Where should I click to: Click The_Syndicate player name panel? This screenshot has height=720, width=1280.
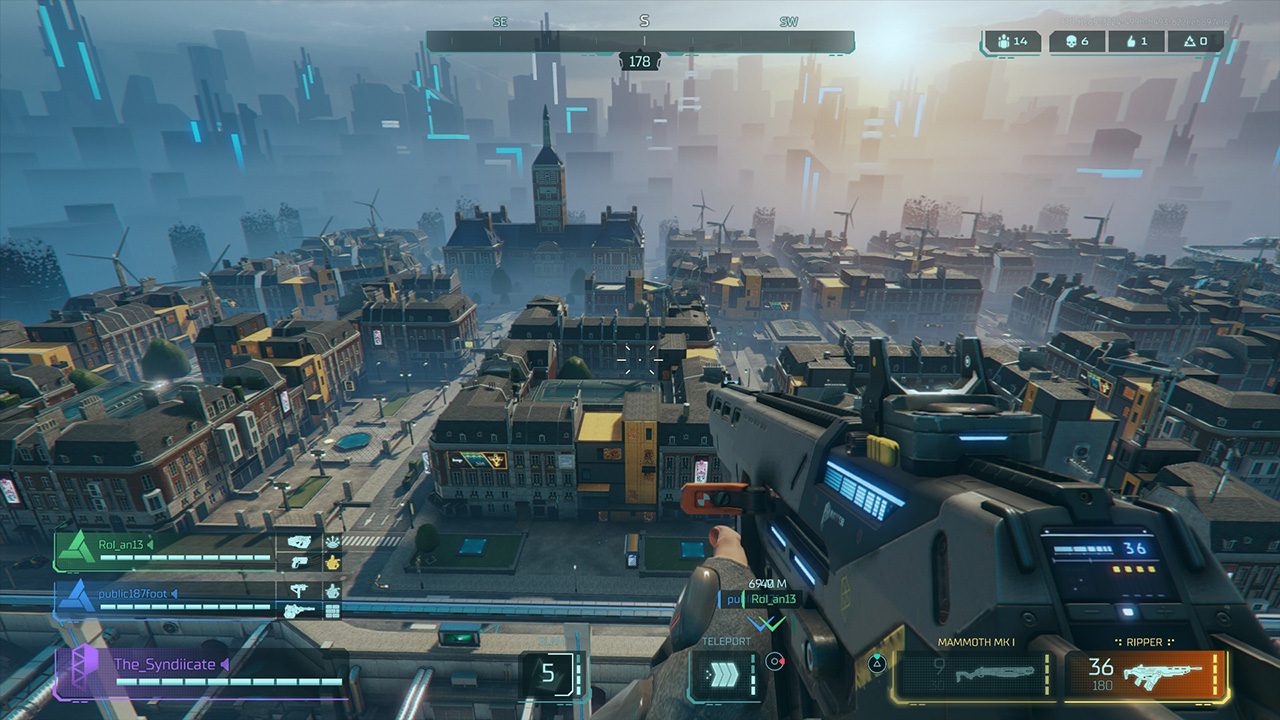point(200,671)
